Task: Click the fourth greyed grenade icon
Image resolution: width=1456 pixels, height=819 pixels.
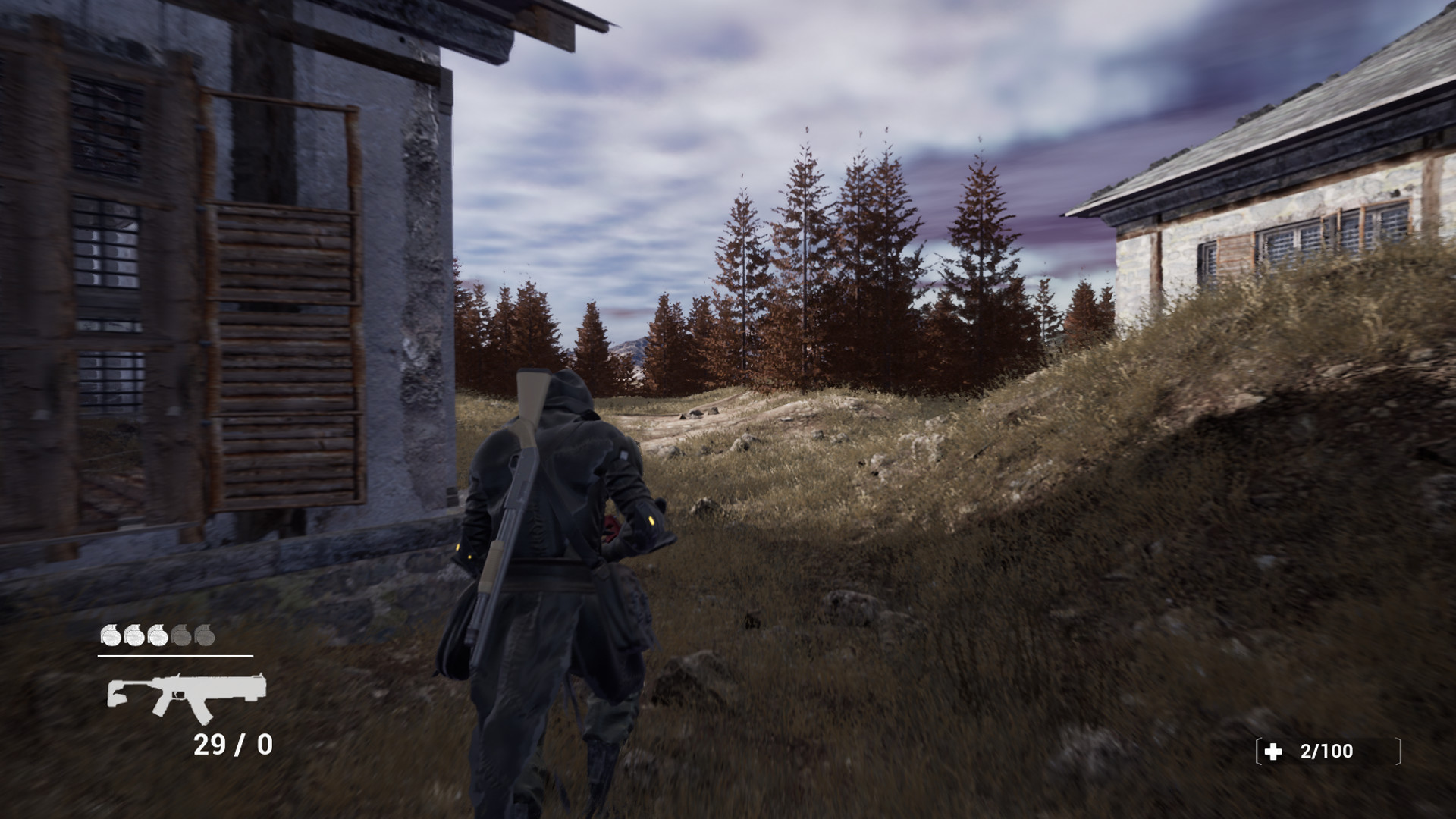Action: click(x=180, y=635)
